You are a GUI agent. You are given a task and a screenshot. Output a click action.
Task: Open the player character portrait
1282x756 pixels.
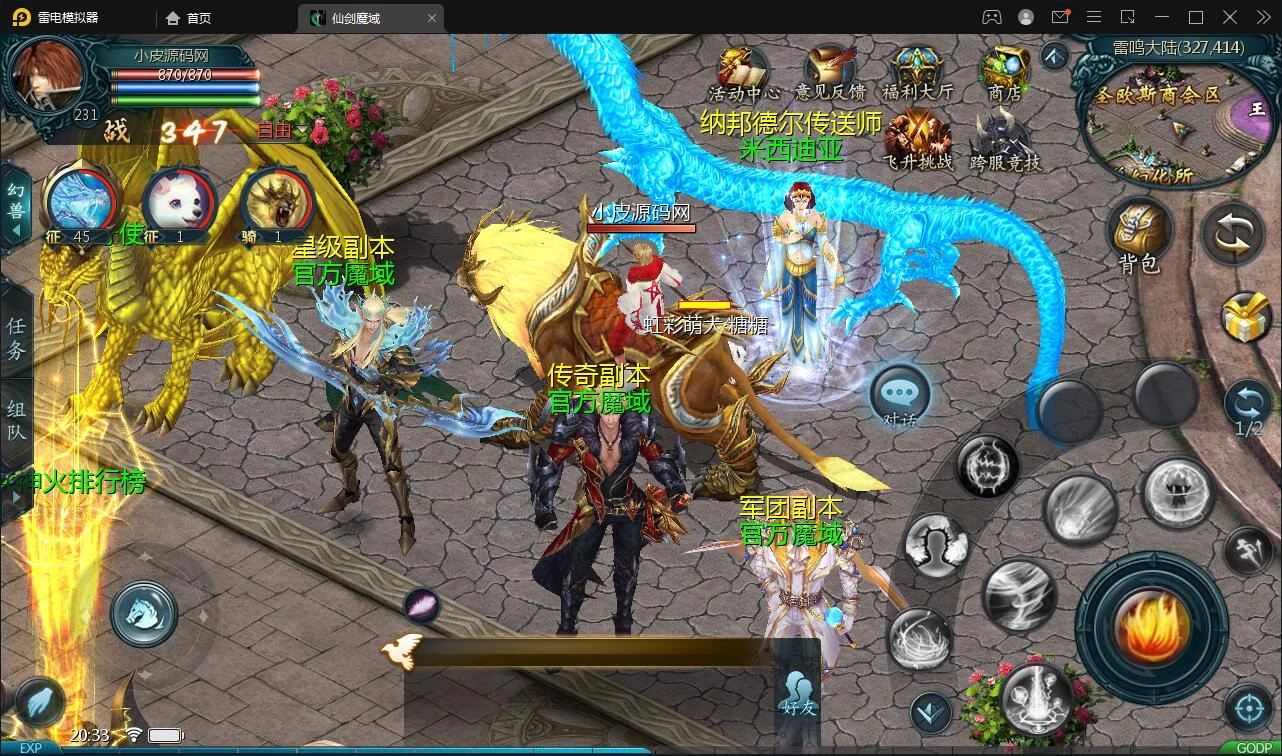pos(47,79)
